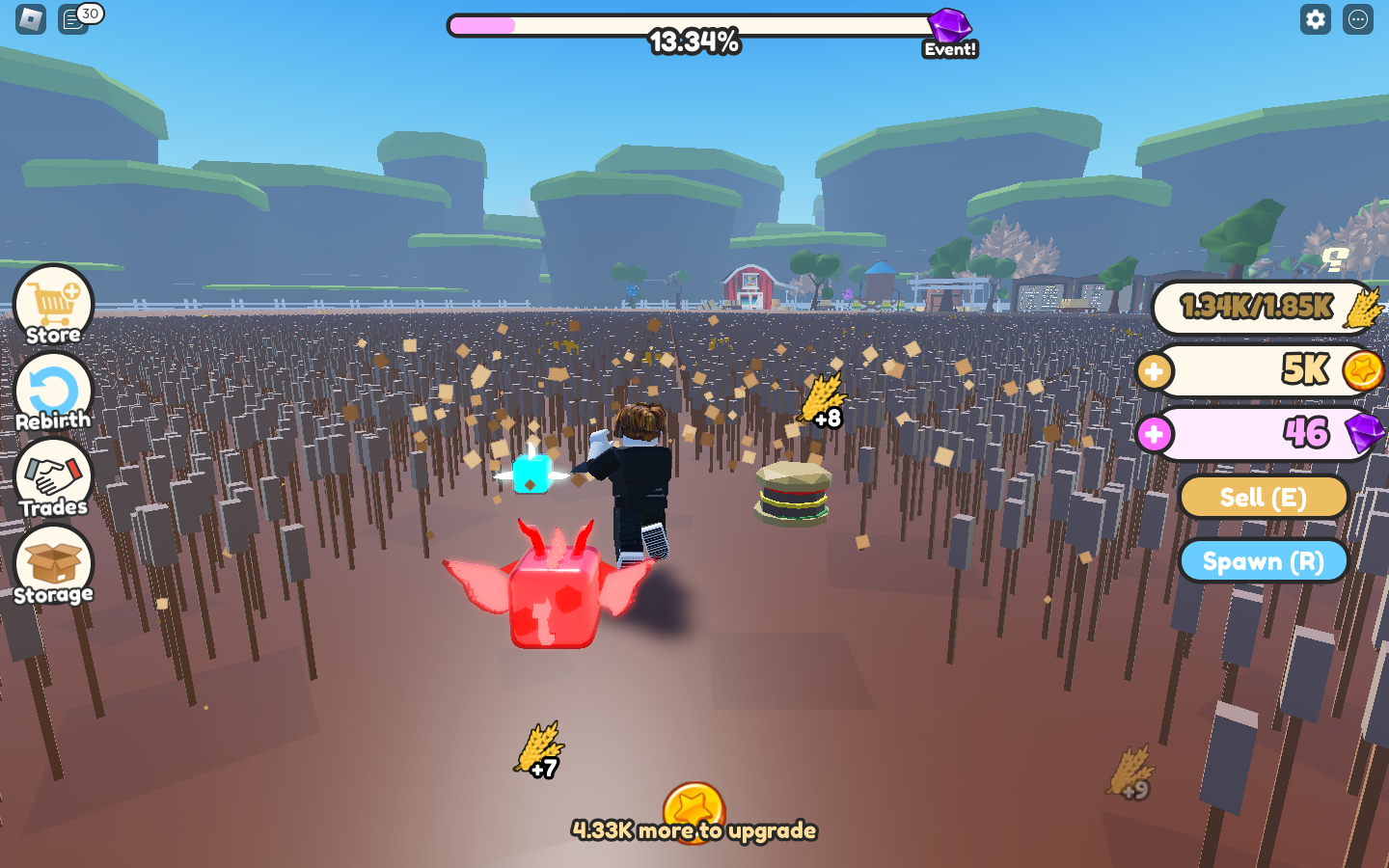Open the Roblox menu logo
The height and width of the screenshot is (868, 1389).
pyautogui.click(x=31, y=19)
